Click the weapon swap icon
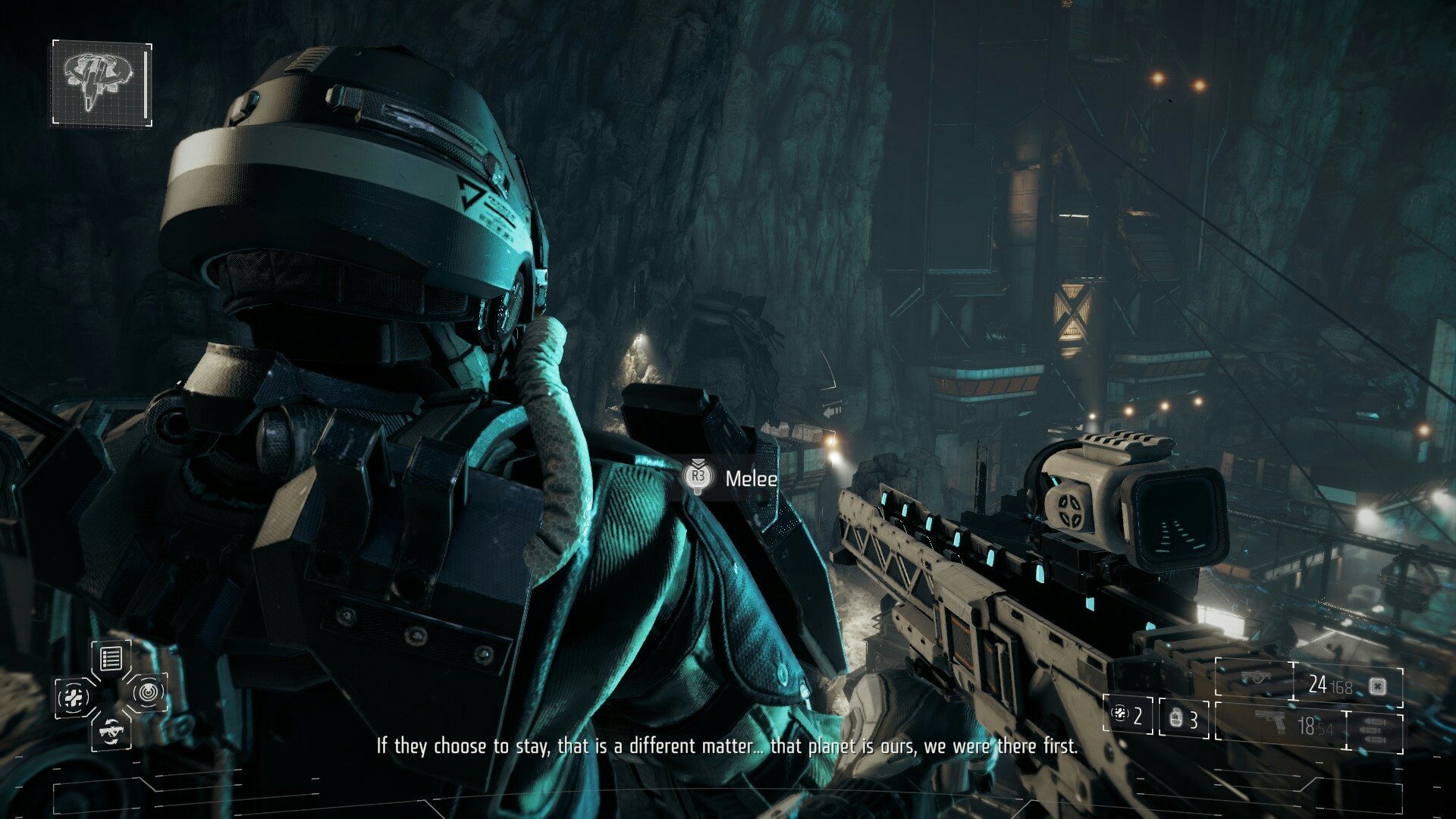 [x=111, y=733]
